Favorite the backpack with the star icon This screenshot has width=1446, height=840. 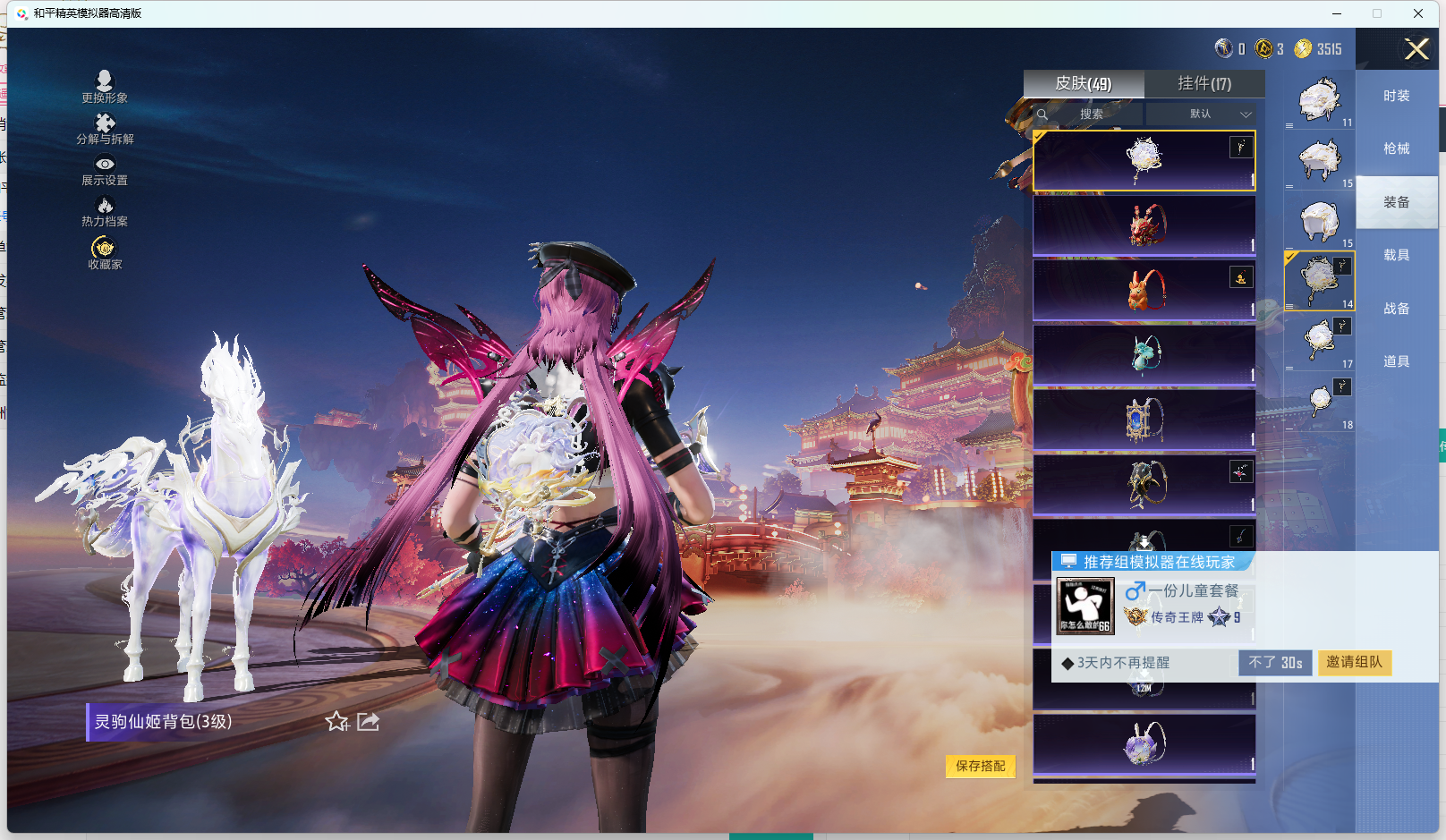coord(336,721)
